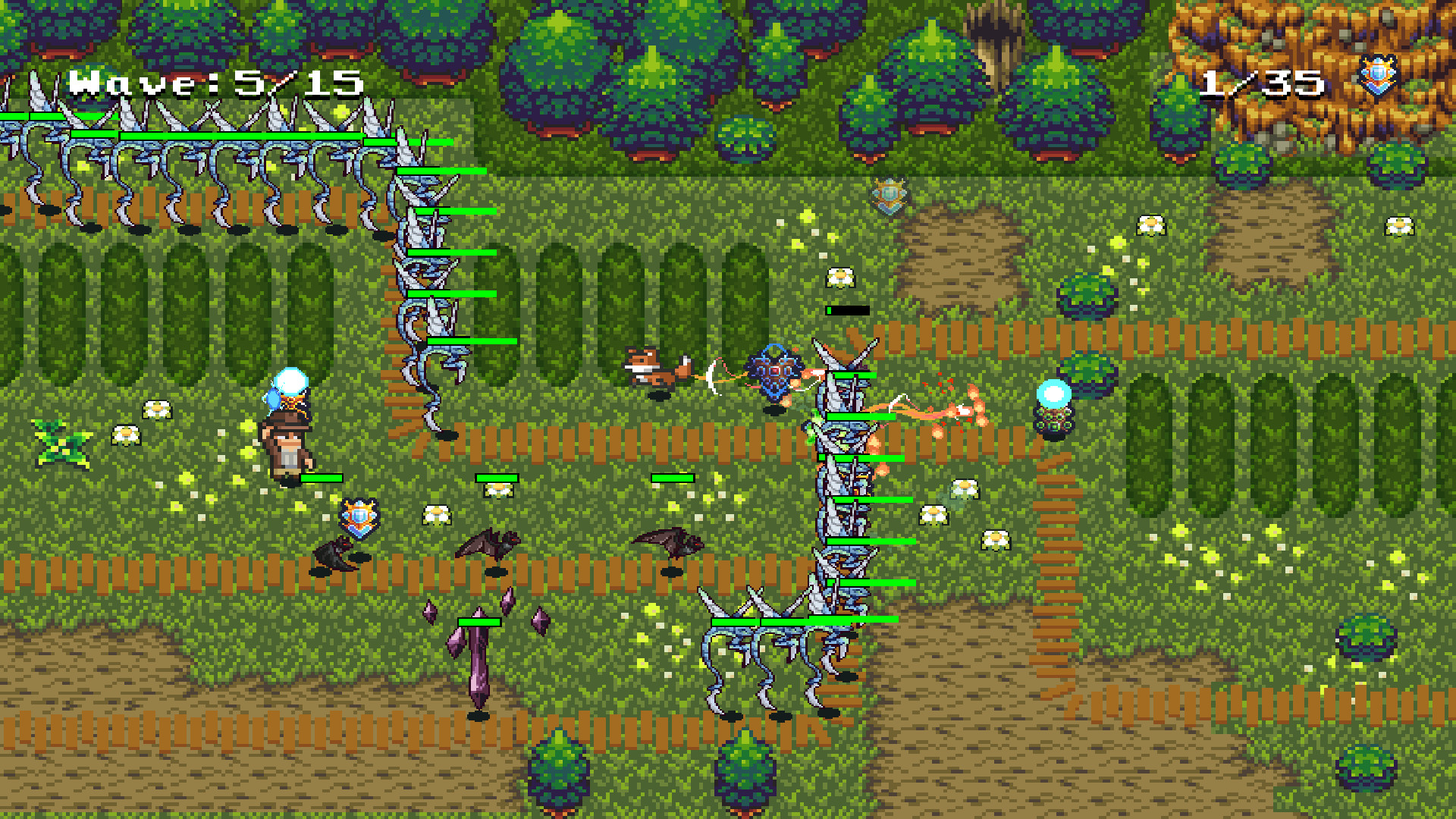Click the depleted black health bar above the star enemy
This screenshot has width=1456, height=819.
pos(846,309)
